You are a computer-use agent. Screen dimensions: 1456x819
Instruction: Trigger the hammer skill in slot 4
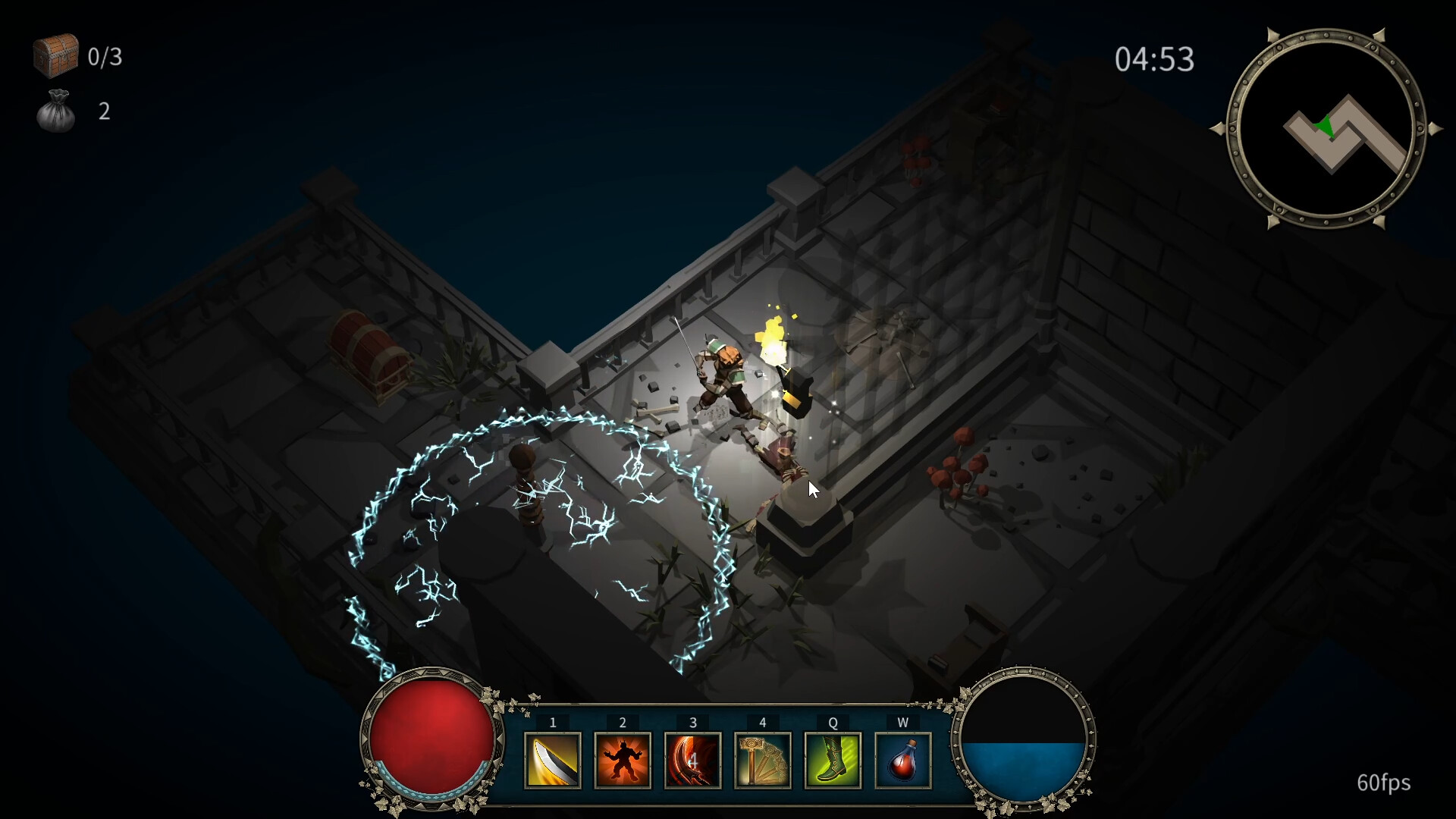(763, 761)
